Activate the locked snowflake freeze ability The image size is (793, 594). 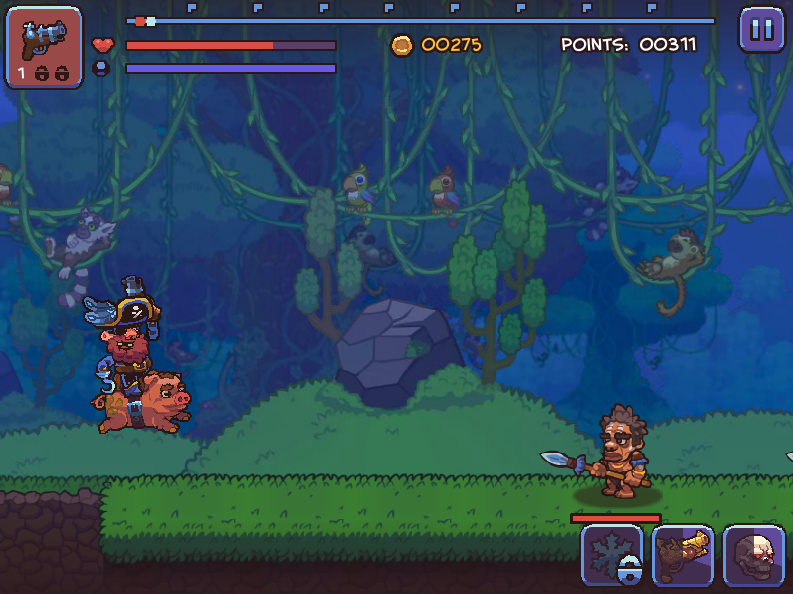[612, 556]
